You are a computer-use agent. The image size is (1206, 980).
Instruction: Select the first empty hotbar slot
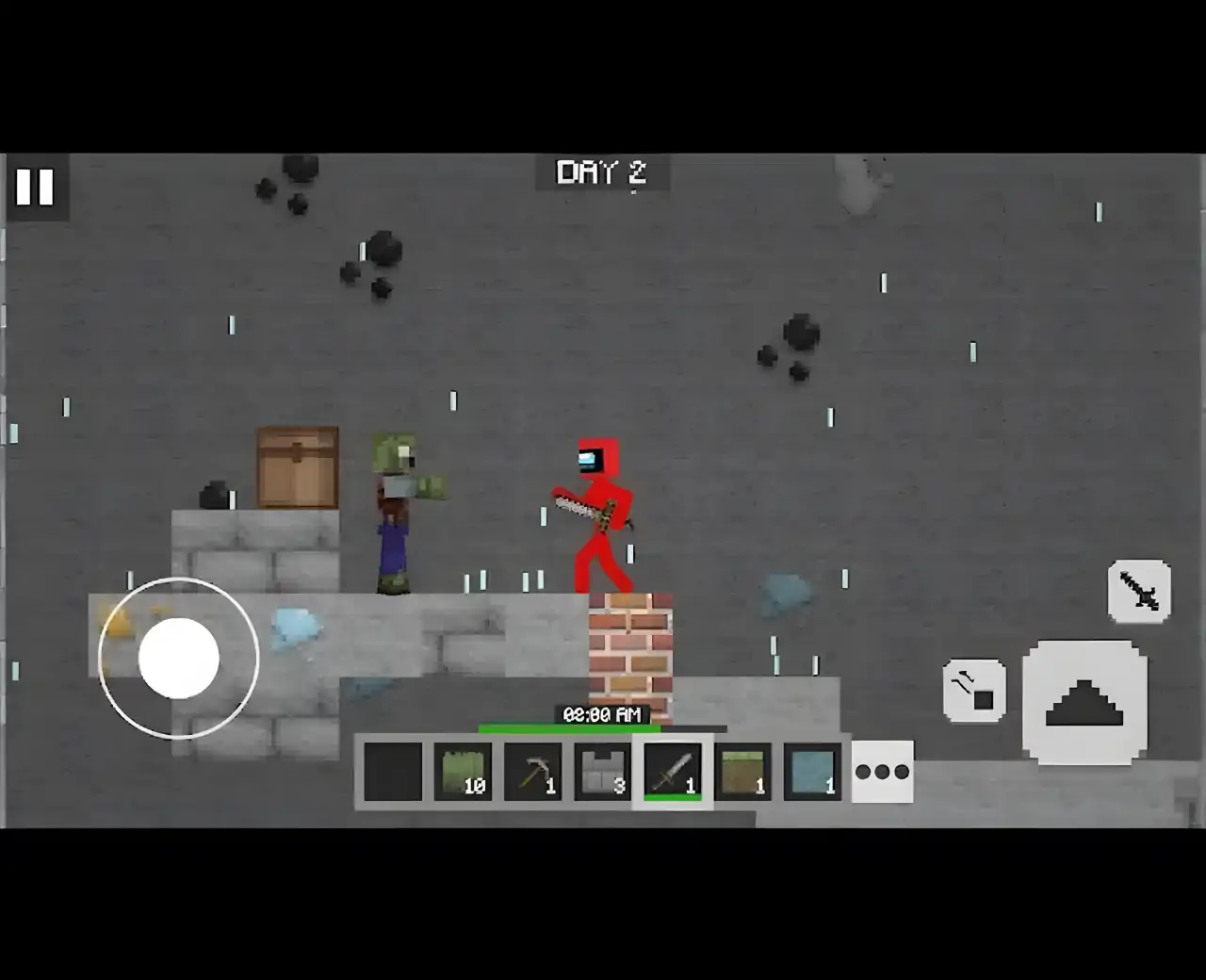(393, 771)
